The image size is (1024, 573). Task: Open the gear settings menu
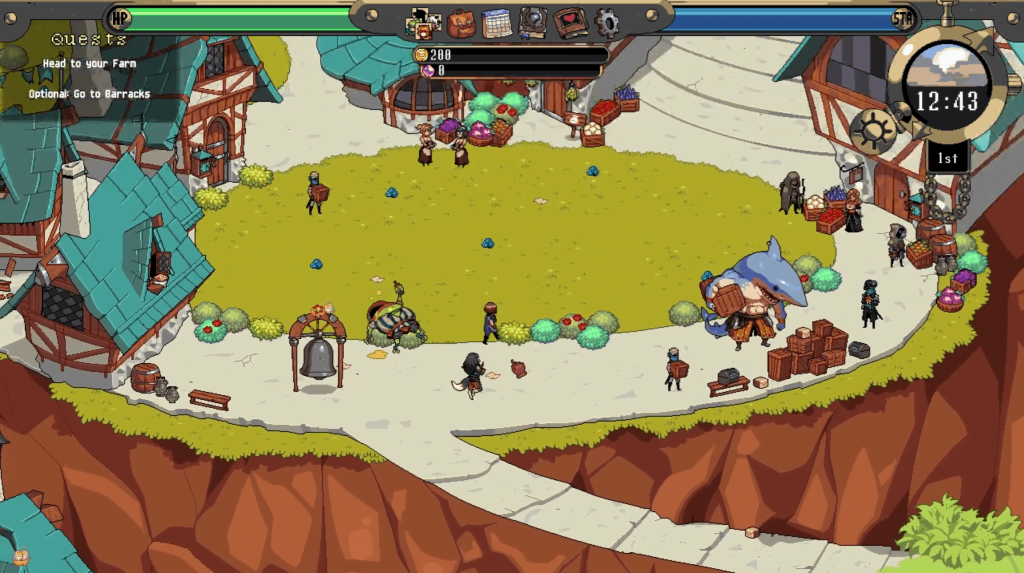pyautogui.click(x=607, y=22)
